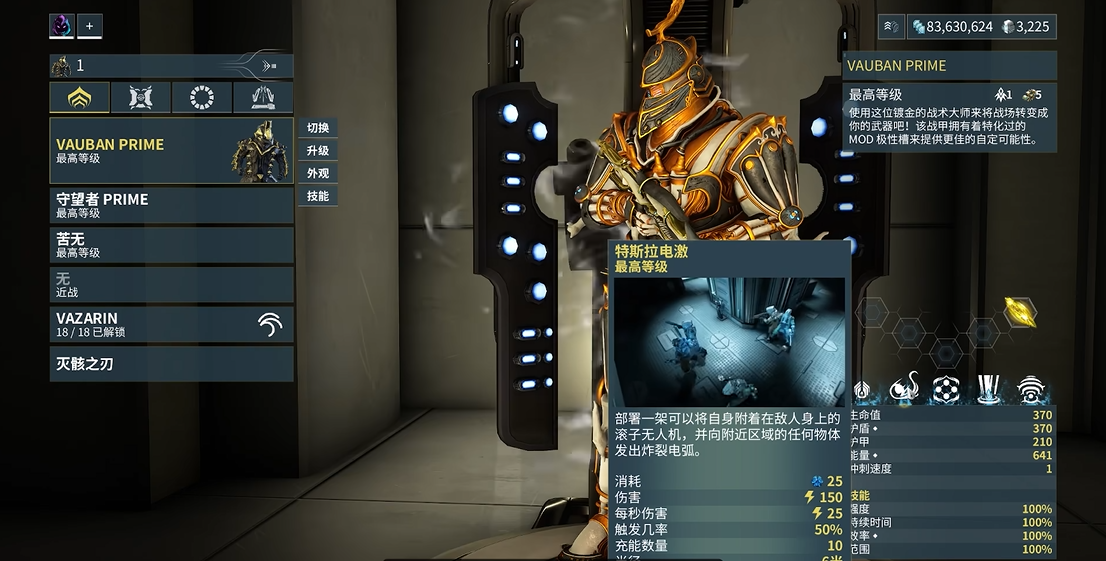Select the loadout 1 selector bar
The image size is (1106, 561).
171,66
